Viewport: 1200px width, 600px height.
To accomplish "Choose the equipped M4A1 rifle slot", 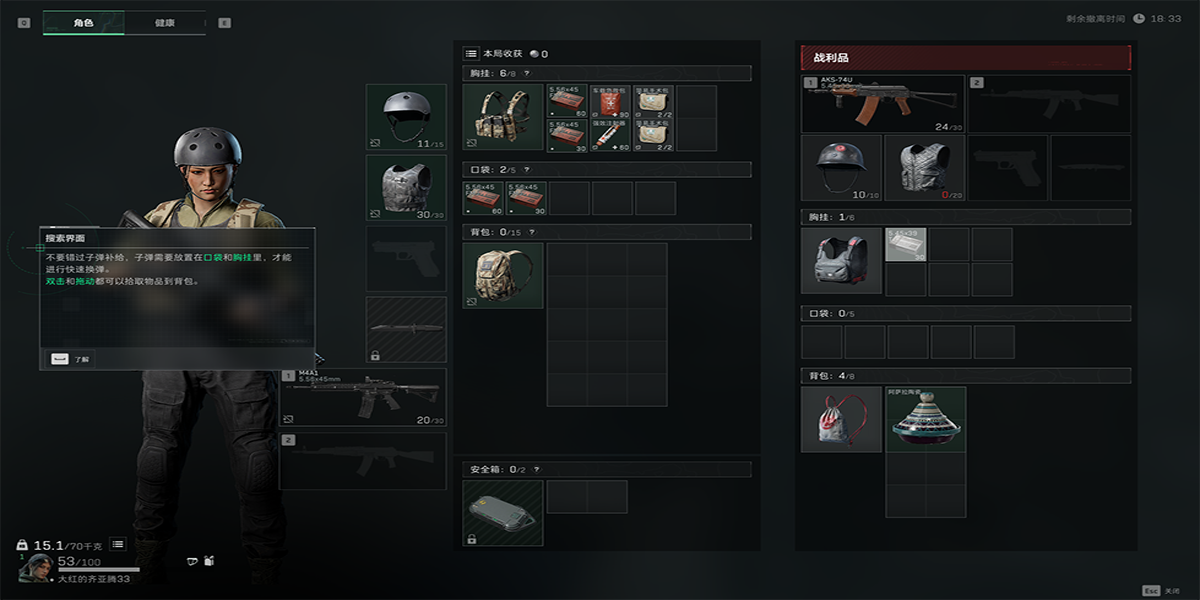I will (363, 397).
